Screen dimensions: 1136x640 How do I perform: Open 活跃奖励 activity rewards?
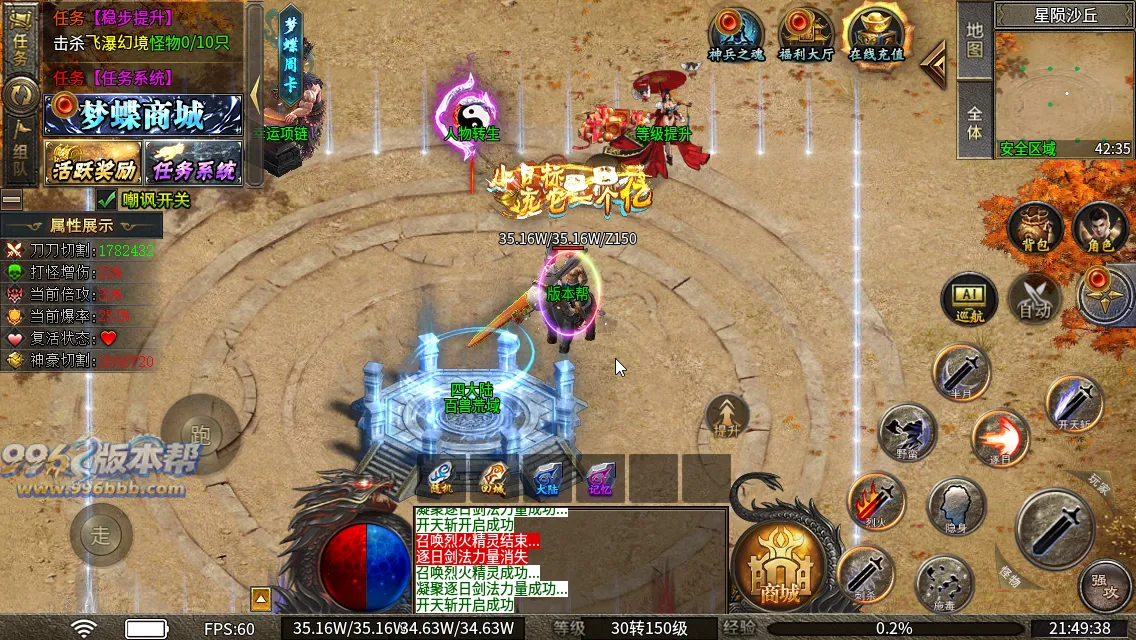pyautogui.click(x=92, y=163)
